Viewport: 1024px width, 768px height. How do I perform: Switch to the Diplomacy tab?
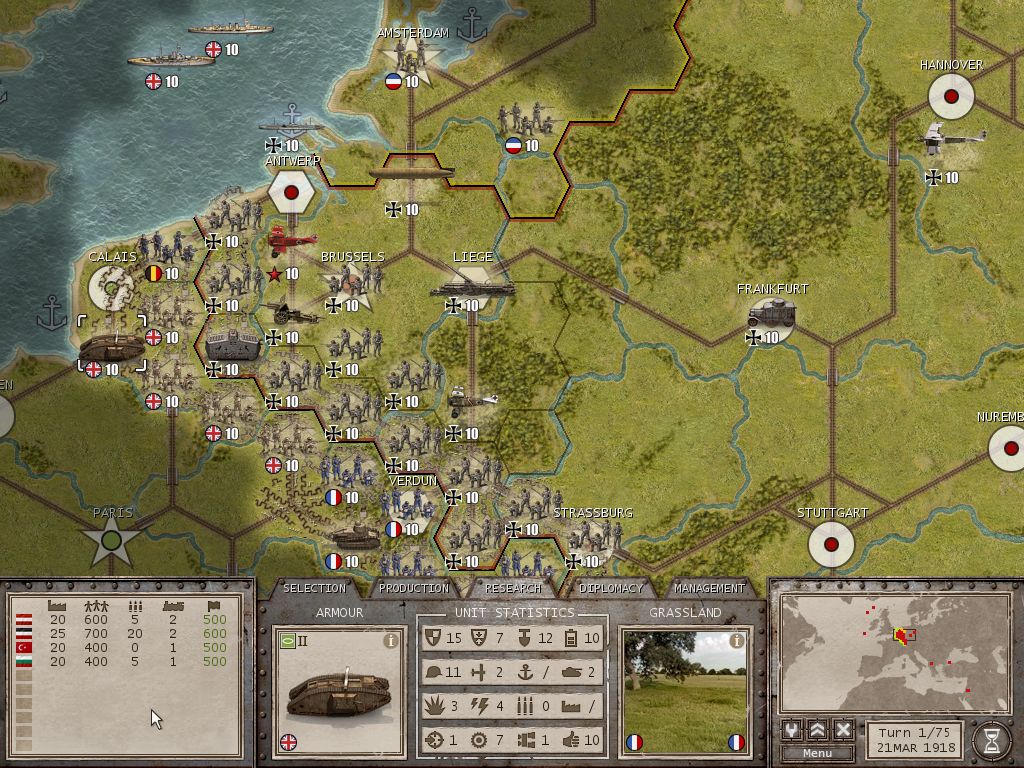(610, 588)
